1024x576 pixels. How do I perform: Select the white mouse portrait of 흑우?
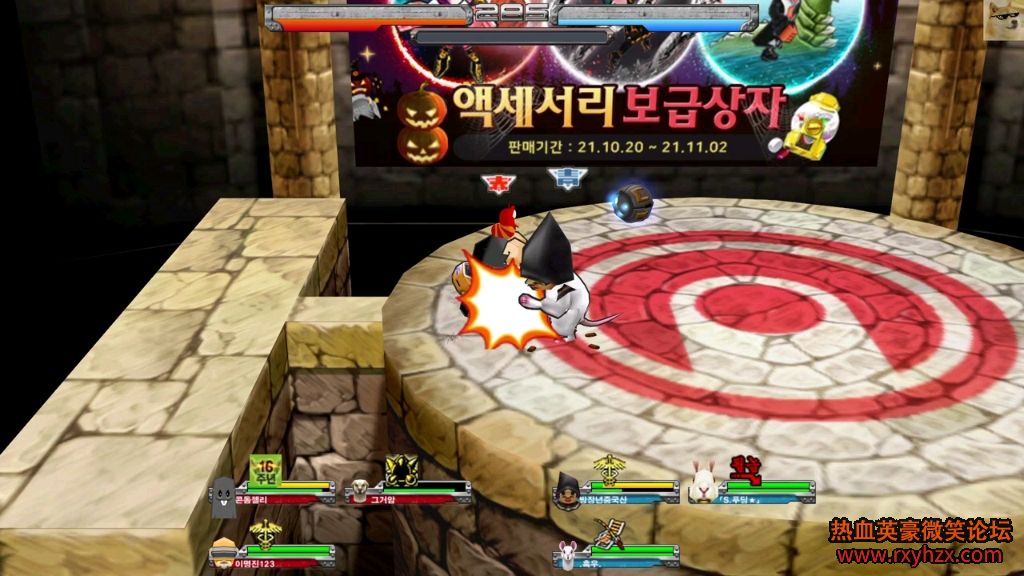coord(568,553)
